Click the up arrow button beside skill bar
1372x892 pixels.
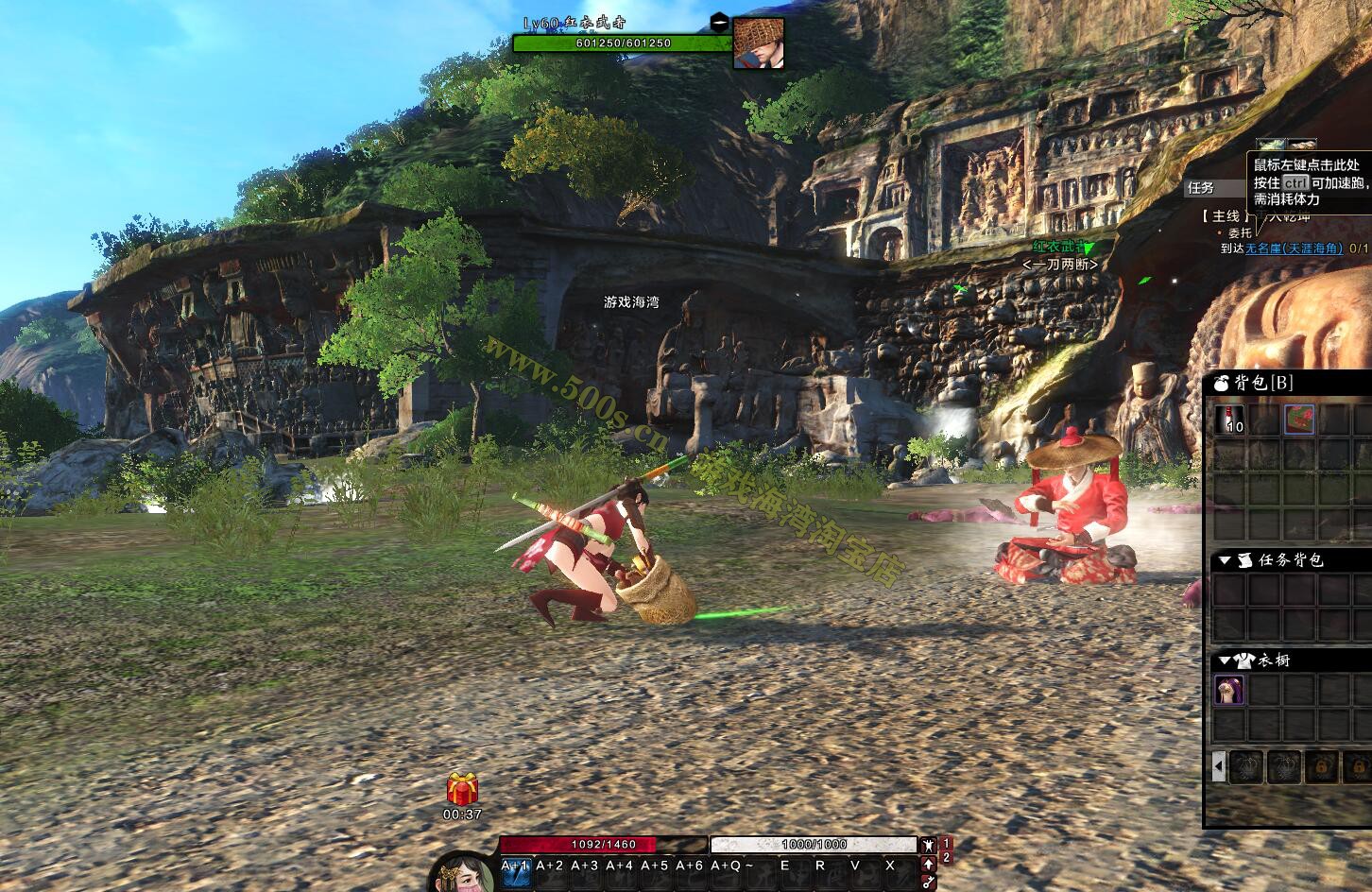[928, 863]
